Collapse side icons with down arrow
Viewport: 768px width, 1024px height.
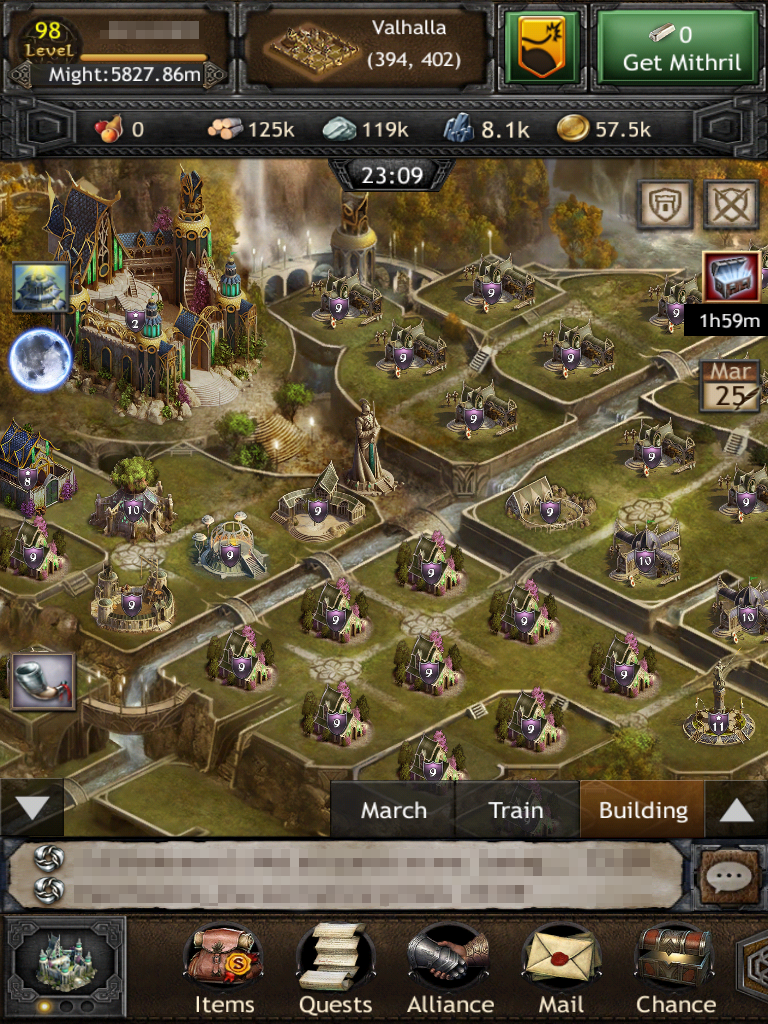[31, 808]
